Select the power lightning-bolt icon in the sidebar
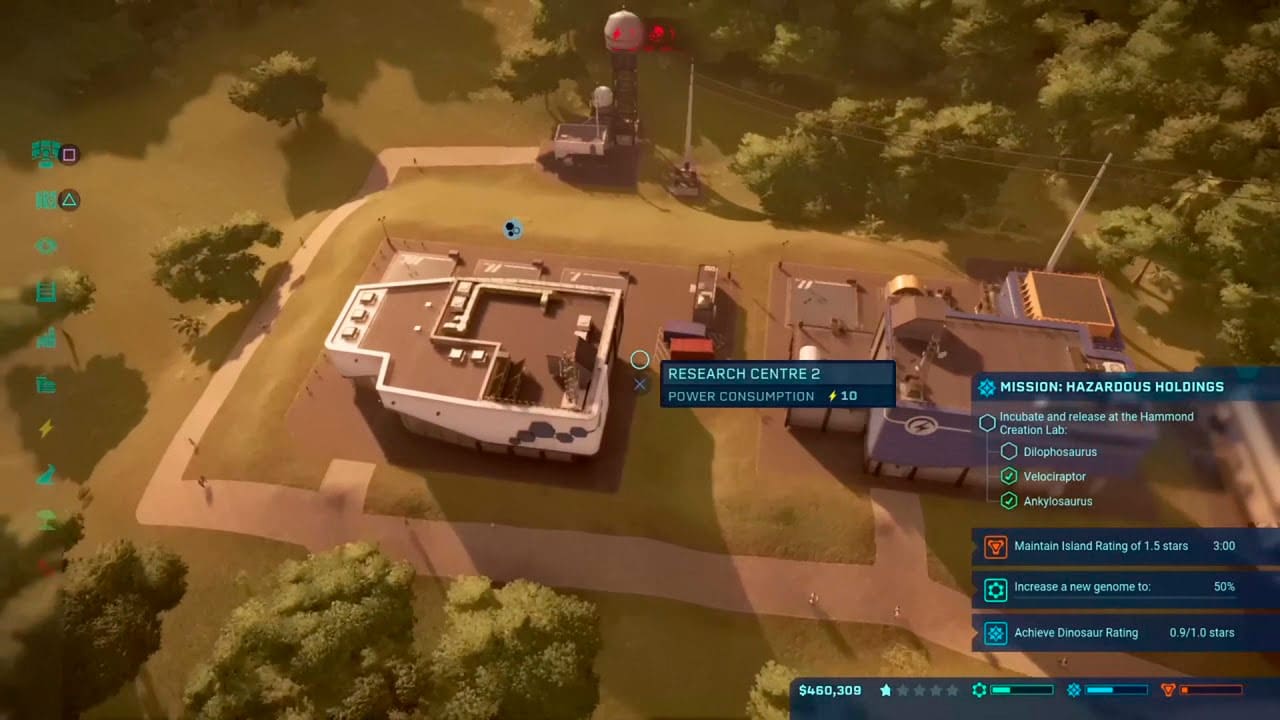1280x720 pixels. click(x=45, y=428)
